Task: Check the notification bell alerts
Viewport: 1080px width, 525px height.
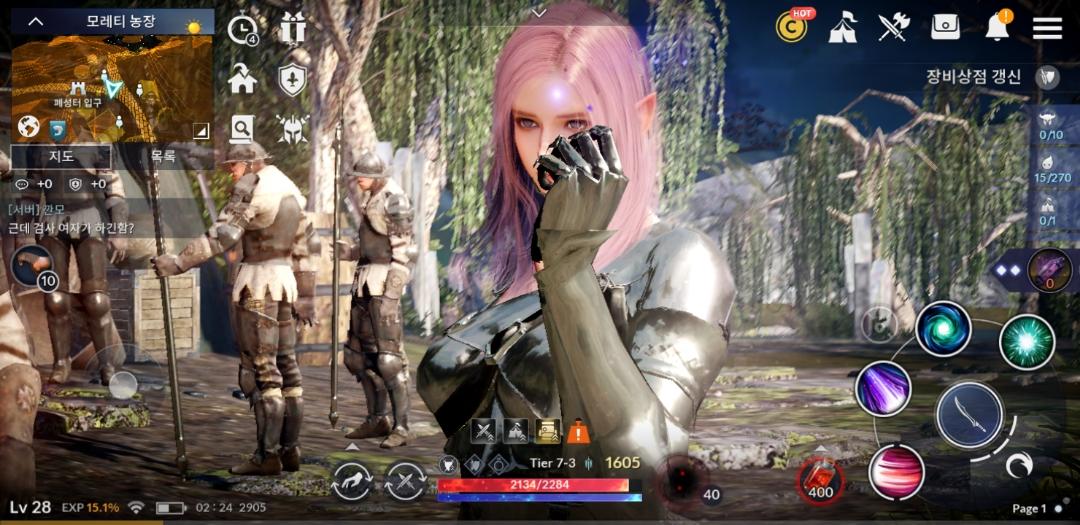Action: [997, 27]
